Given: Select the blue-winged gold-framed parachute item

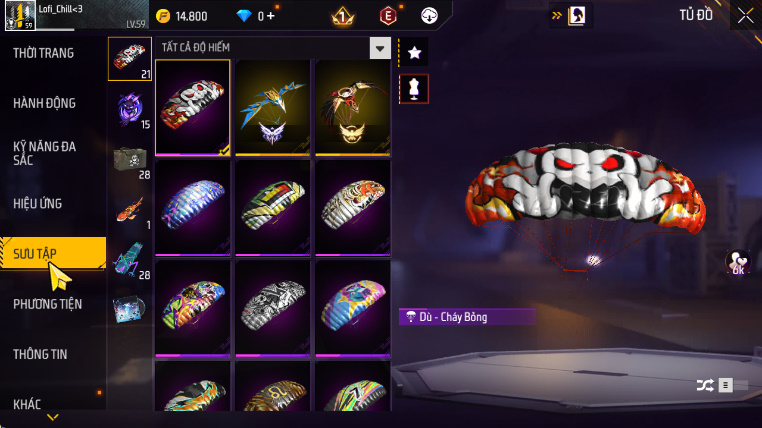Looking at the screenshot, I should click(271, 107).
